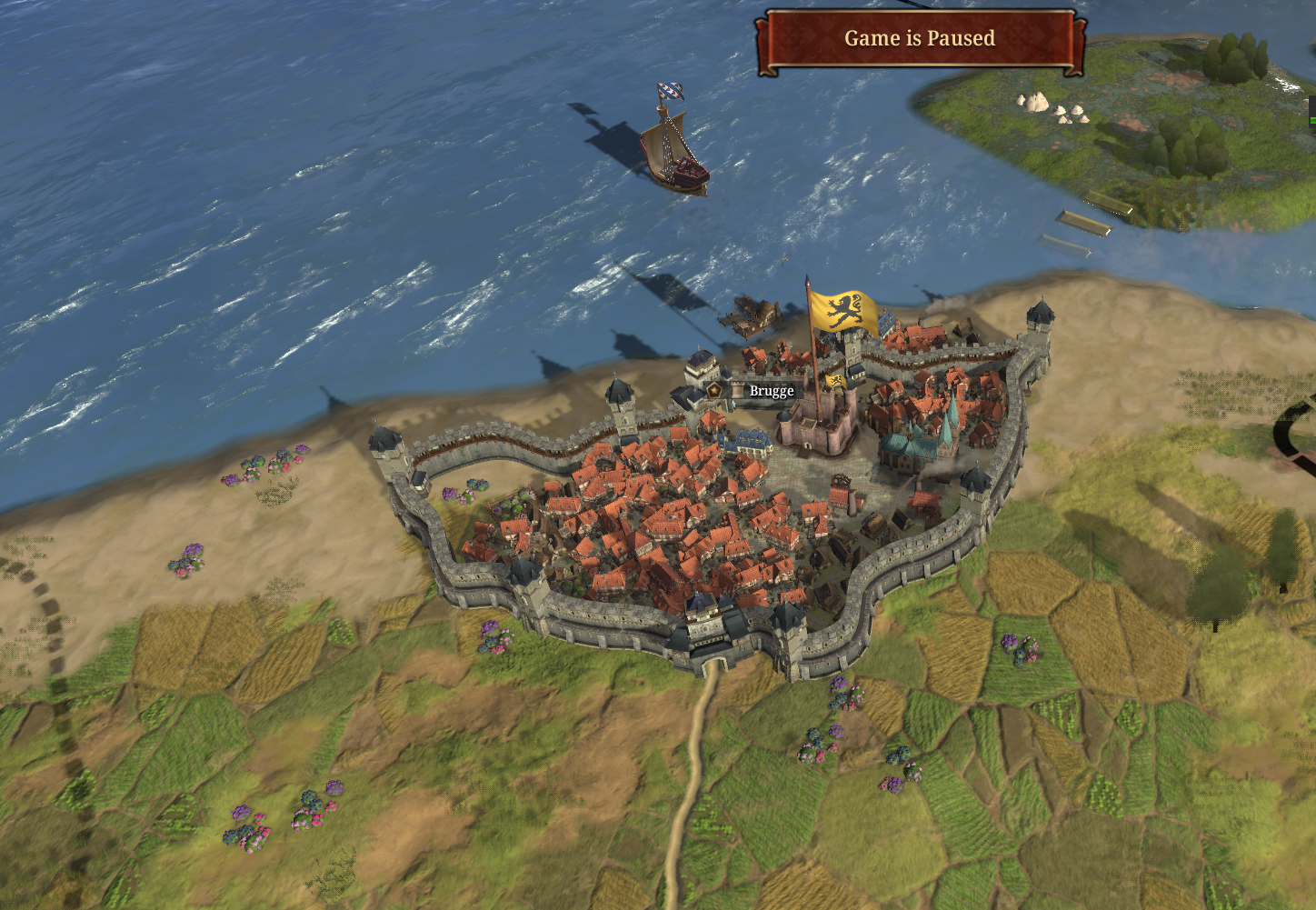Click the star capital badge beside Brugge

[x=715, y=390]
